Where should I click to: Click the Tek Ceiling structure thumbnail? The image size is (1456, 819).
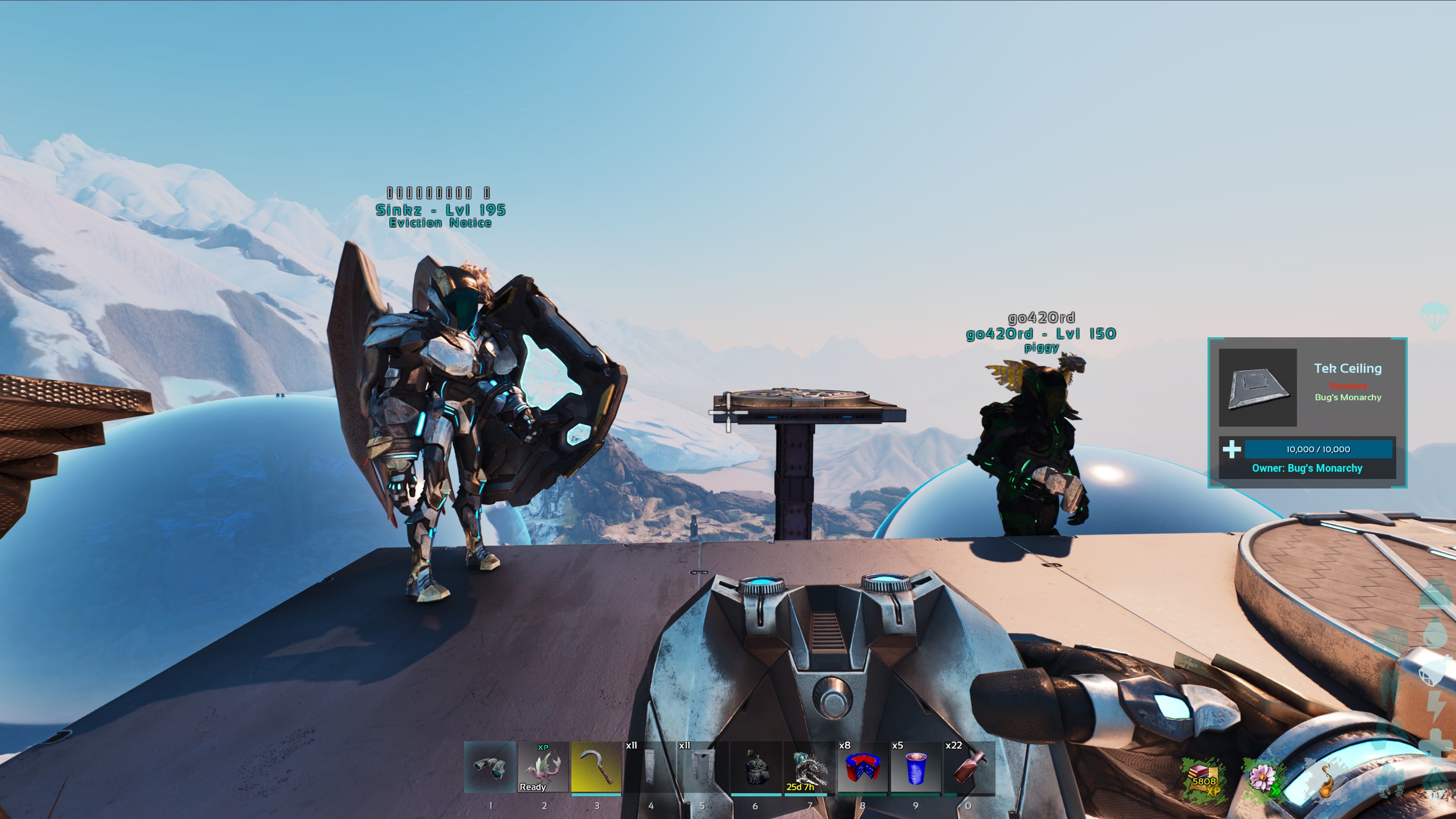point(1257,388)
